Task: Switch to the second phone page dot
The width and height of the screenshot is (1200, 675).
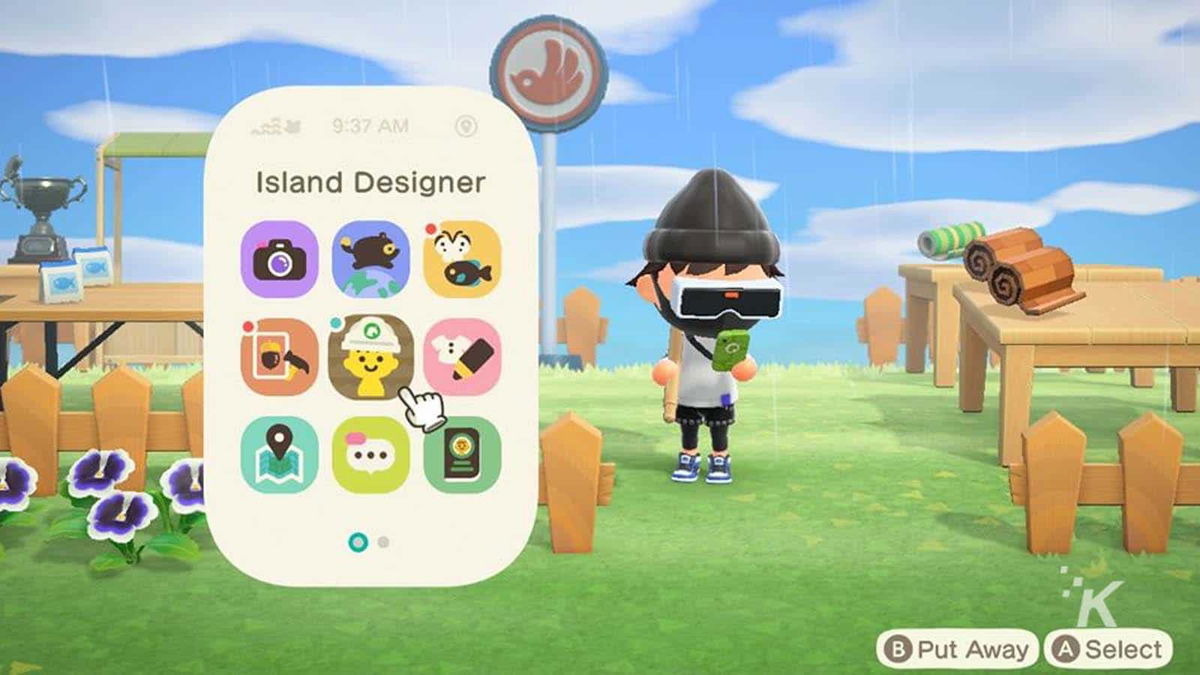Action: coord(384,542)
